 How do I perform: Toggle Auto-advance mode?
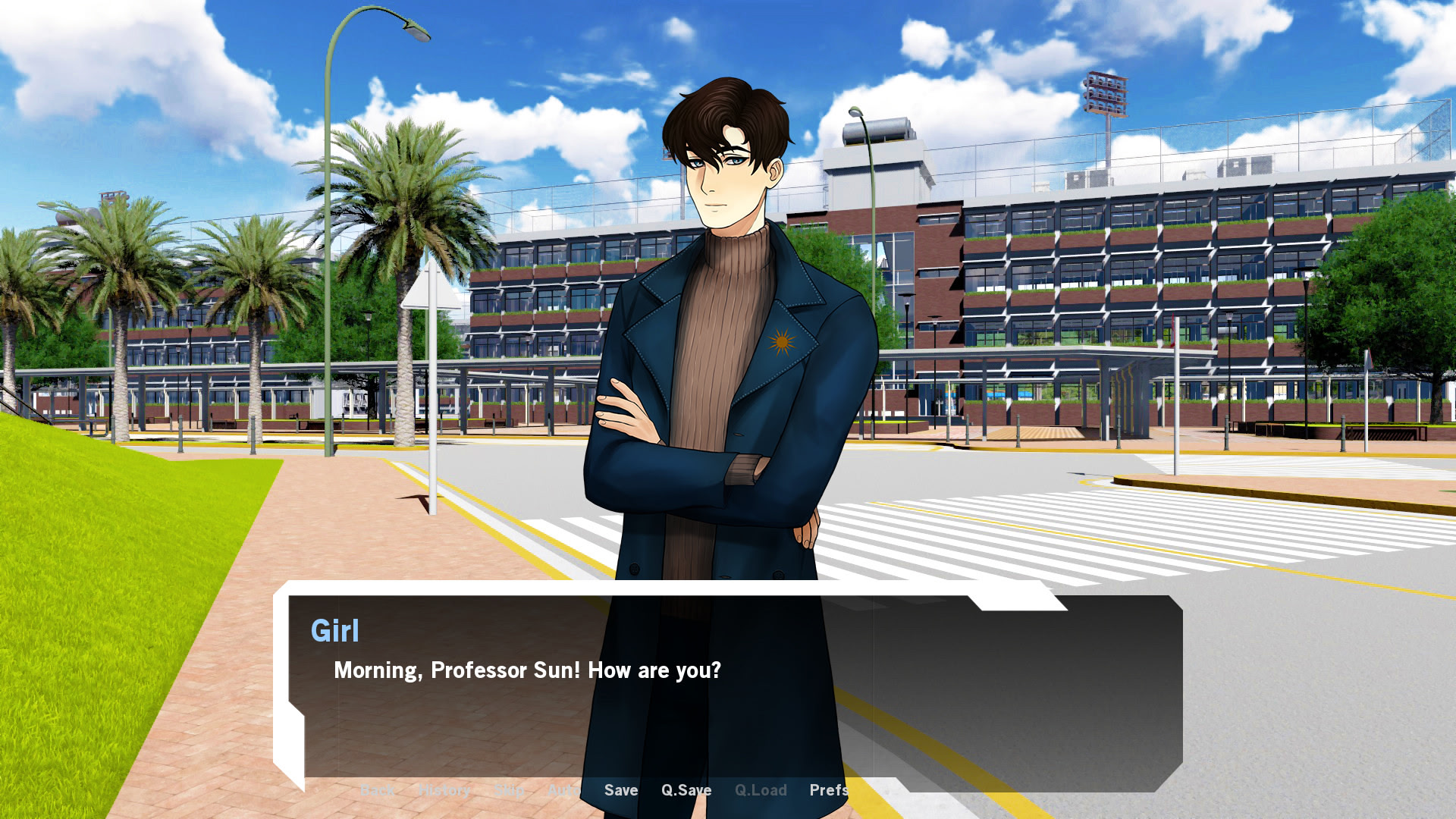click(563, 790)
